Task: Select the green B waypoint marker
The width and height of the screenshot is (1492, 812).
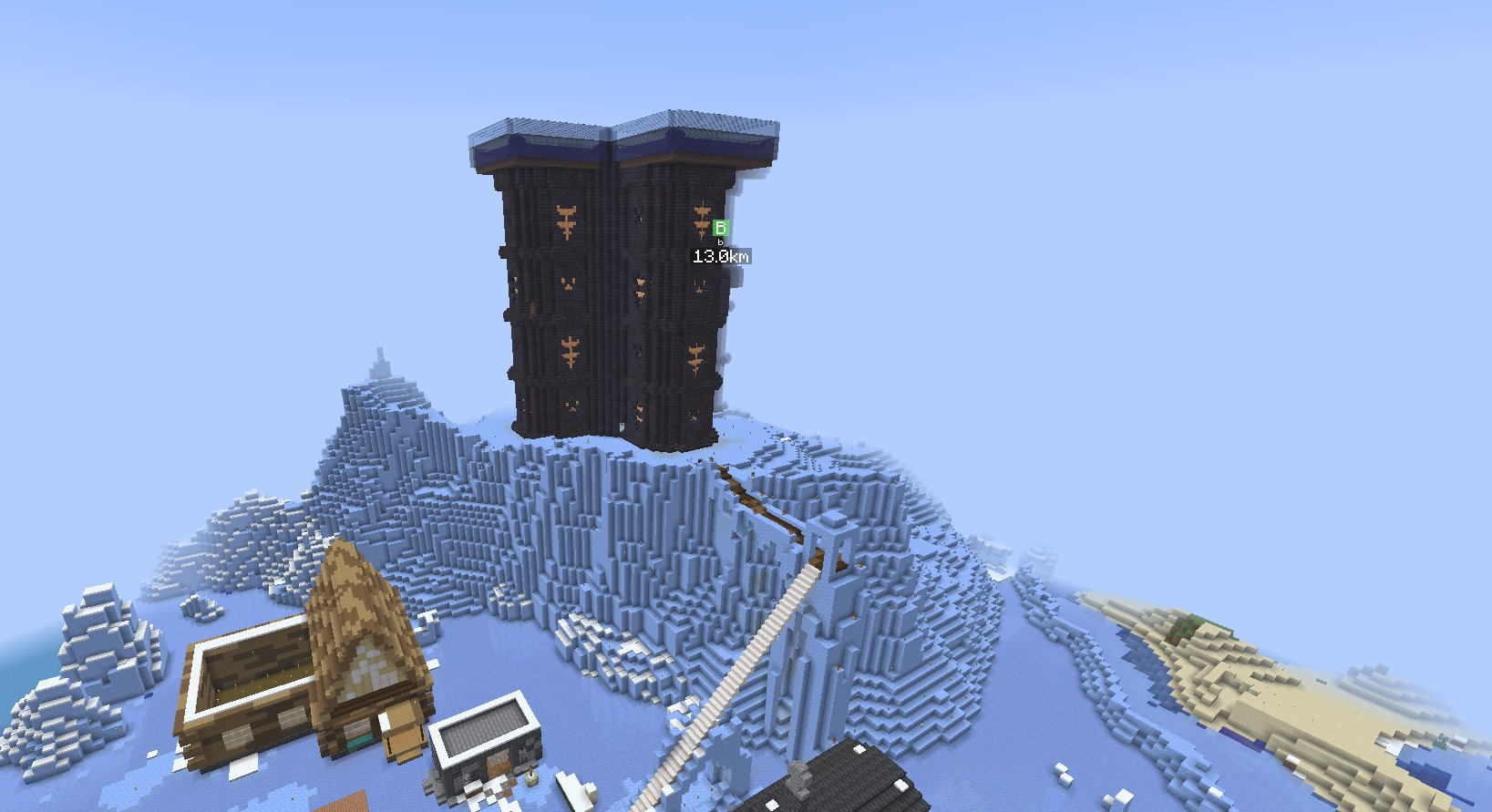Action: point(720,228)
